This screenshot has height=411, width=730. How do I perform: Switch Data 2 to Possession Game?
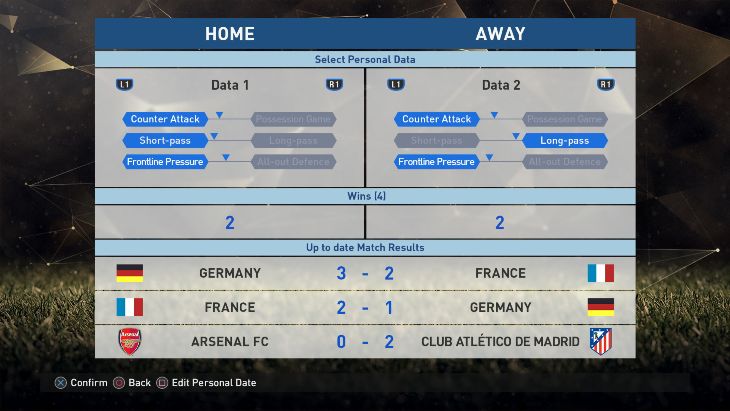click(565, 119)
